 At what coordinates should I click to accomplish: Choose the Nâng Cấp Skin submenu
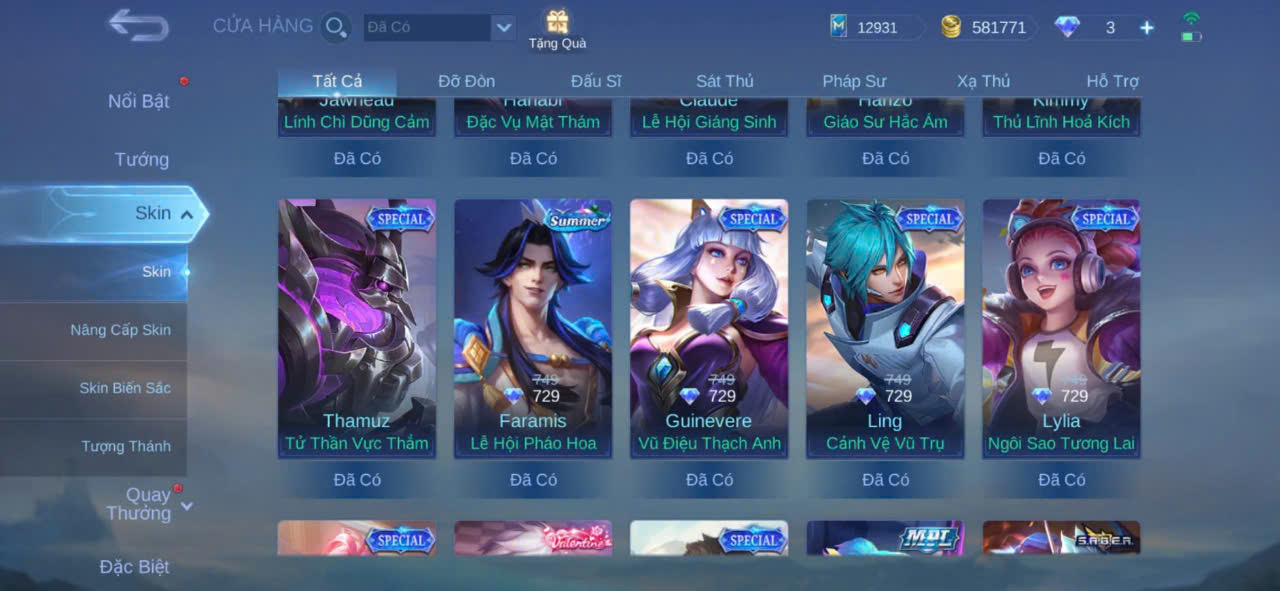point(120,330)
